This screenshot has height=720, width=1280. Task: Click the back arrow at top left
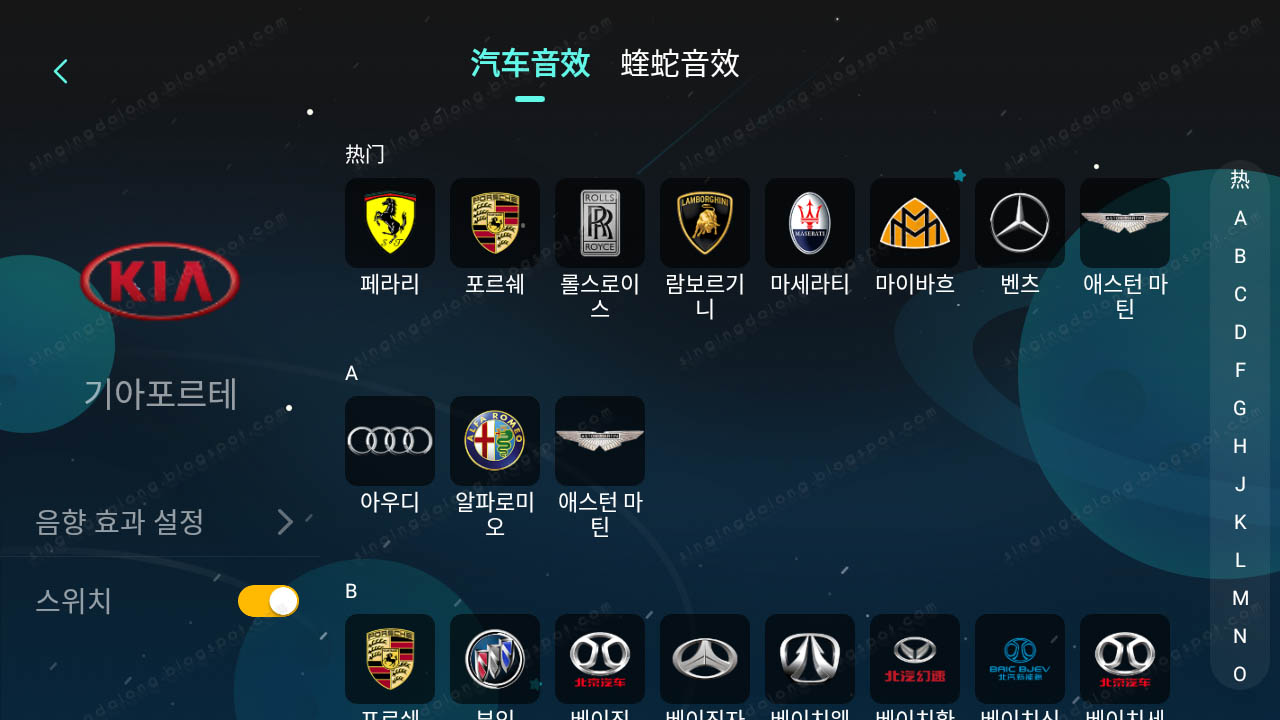click(x=60, y=71)
